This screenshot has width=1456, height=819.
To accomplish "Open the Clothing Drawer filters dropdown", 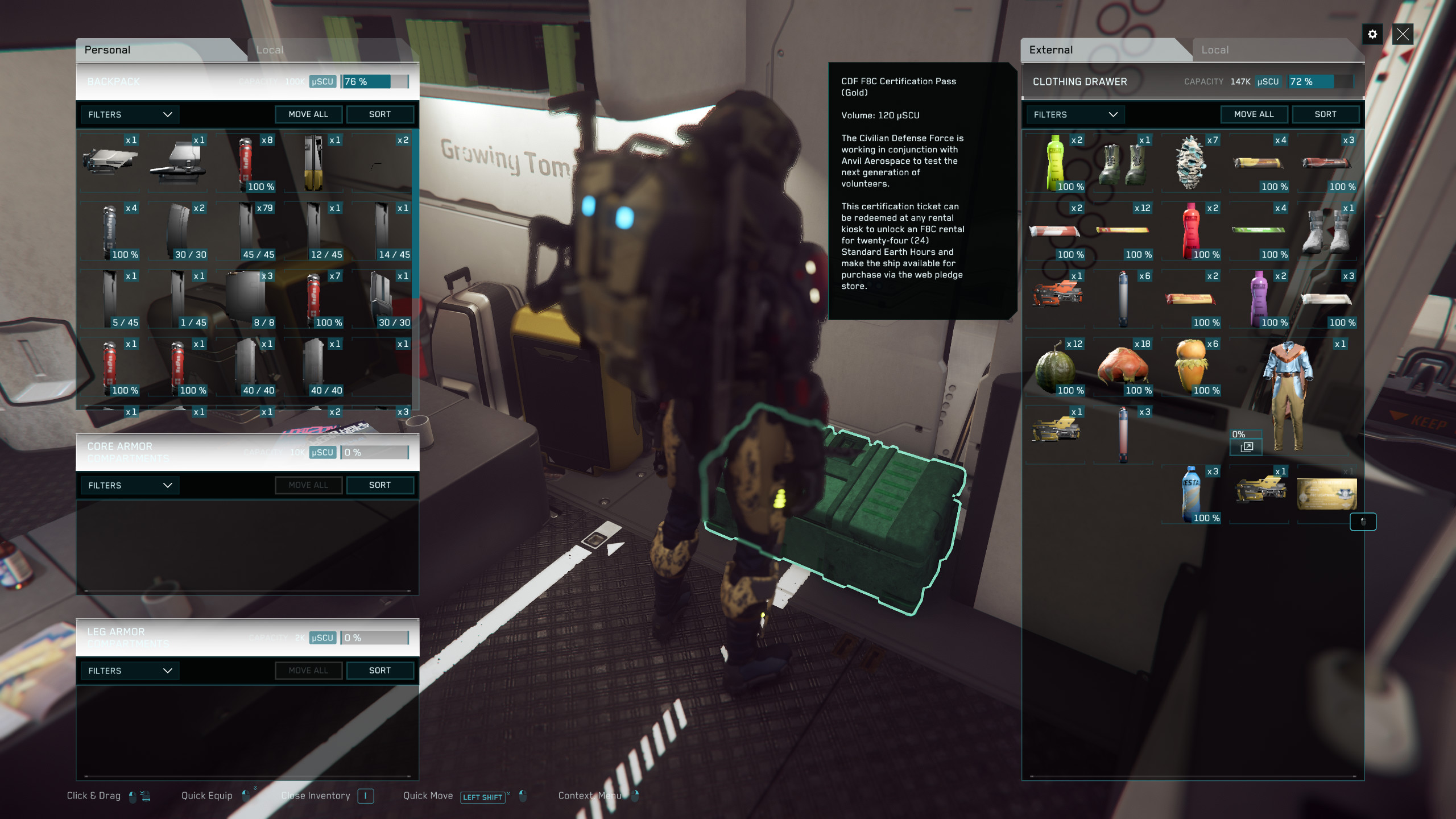I will [1075, 114].
